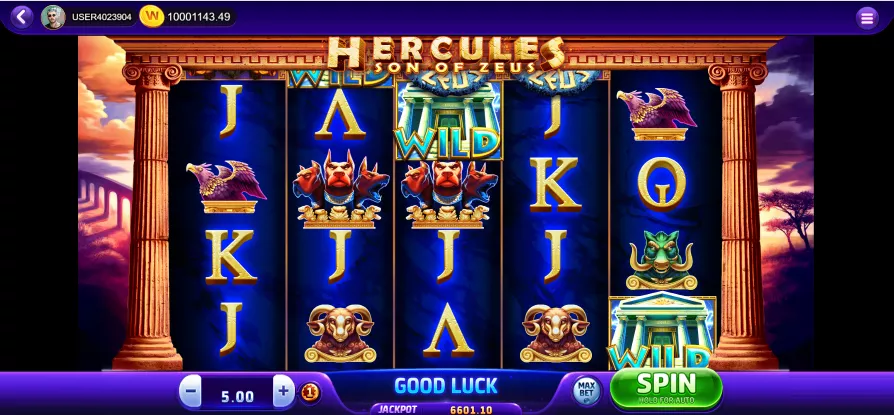The height and width of the screenshot is (415, 894).
Task: Open the player avatar for USER4023904
Action: 53,17
